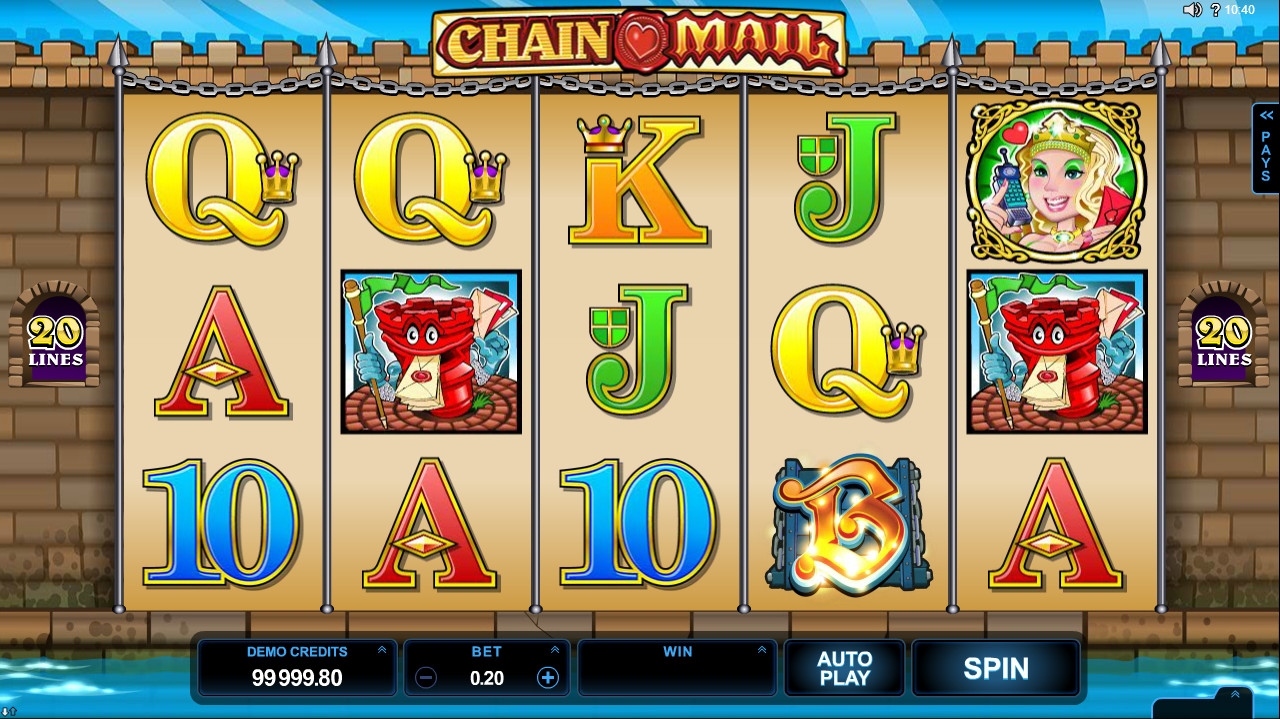Spin the reels with the SPIN button
Screen dimensions: 1280x719
[x=995, y=668]
